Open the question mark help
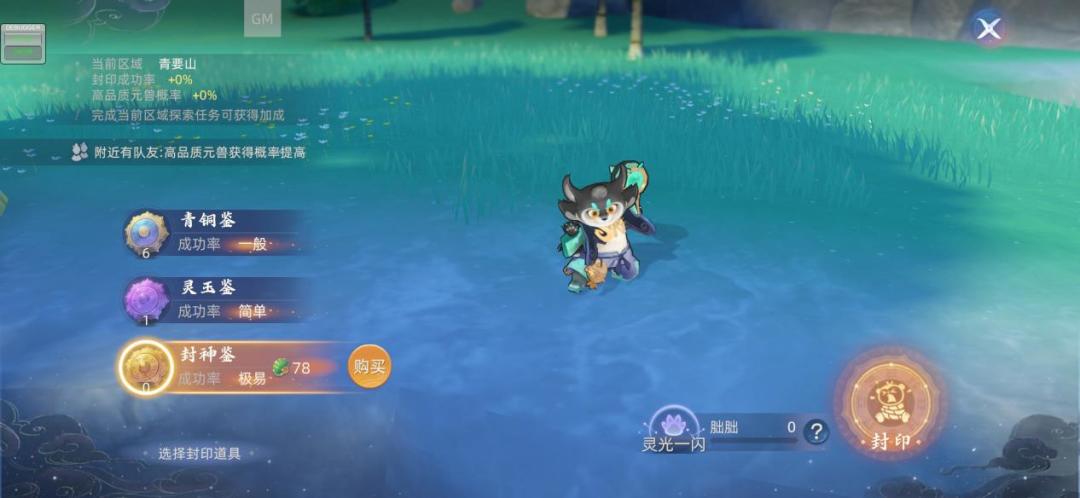This screenshot has width=1080, height=498. pos(817,432)
